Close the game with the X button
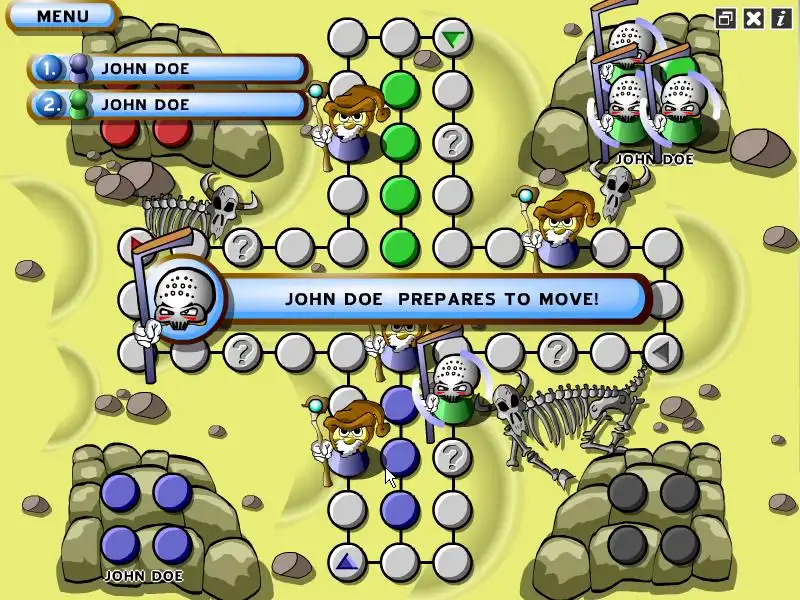800x600 pixels. (754, 17)
